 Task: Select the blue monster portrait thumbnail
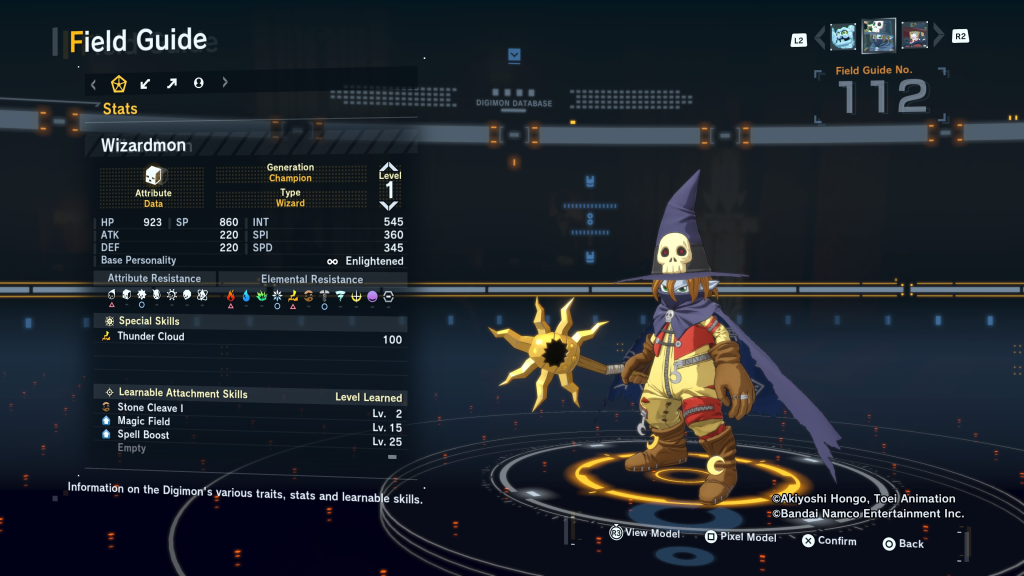point(843,37)
